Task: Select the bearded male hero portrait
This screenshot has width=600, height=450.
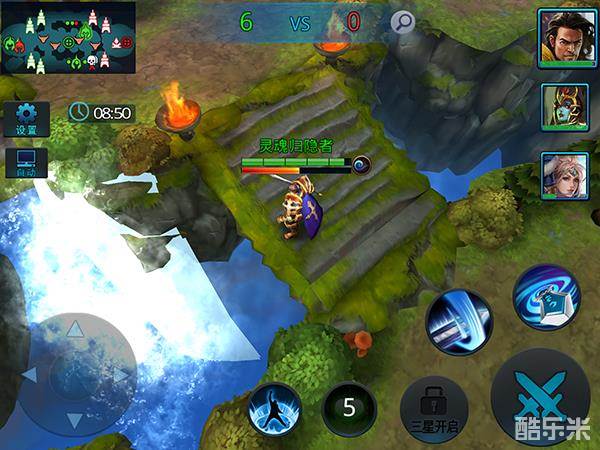Action: pos(560,37)
